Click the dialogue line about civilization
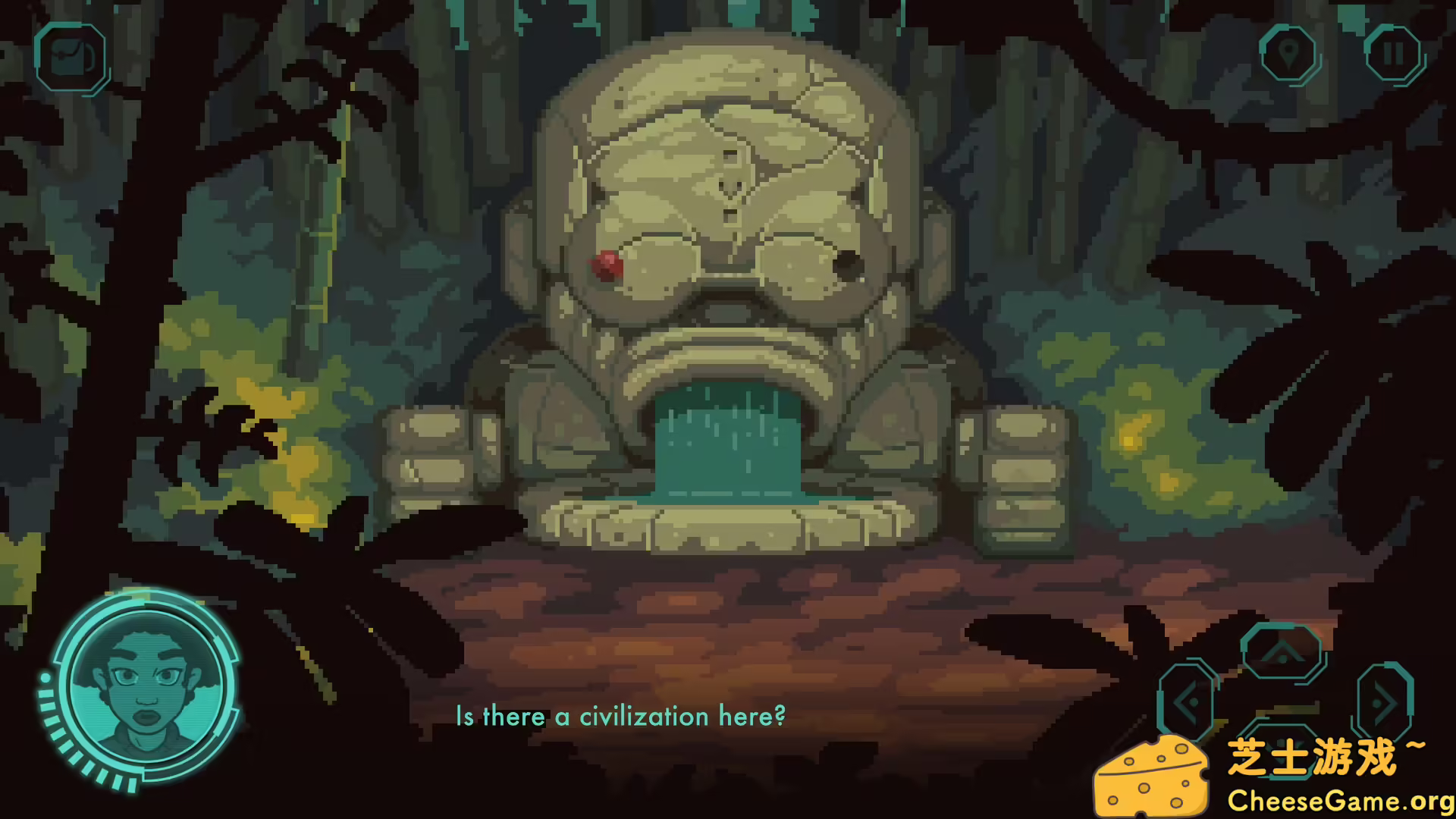This screenshot has width=1456, height=819. click(x=620, y=716)
